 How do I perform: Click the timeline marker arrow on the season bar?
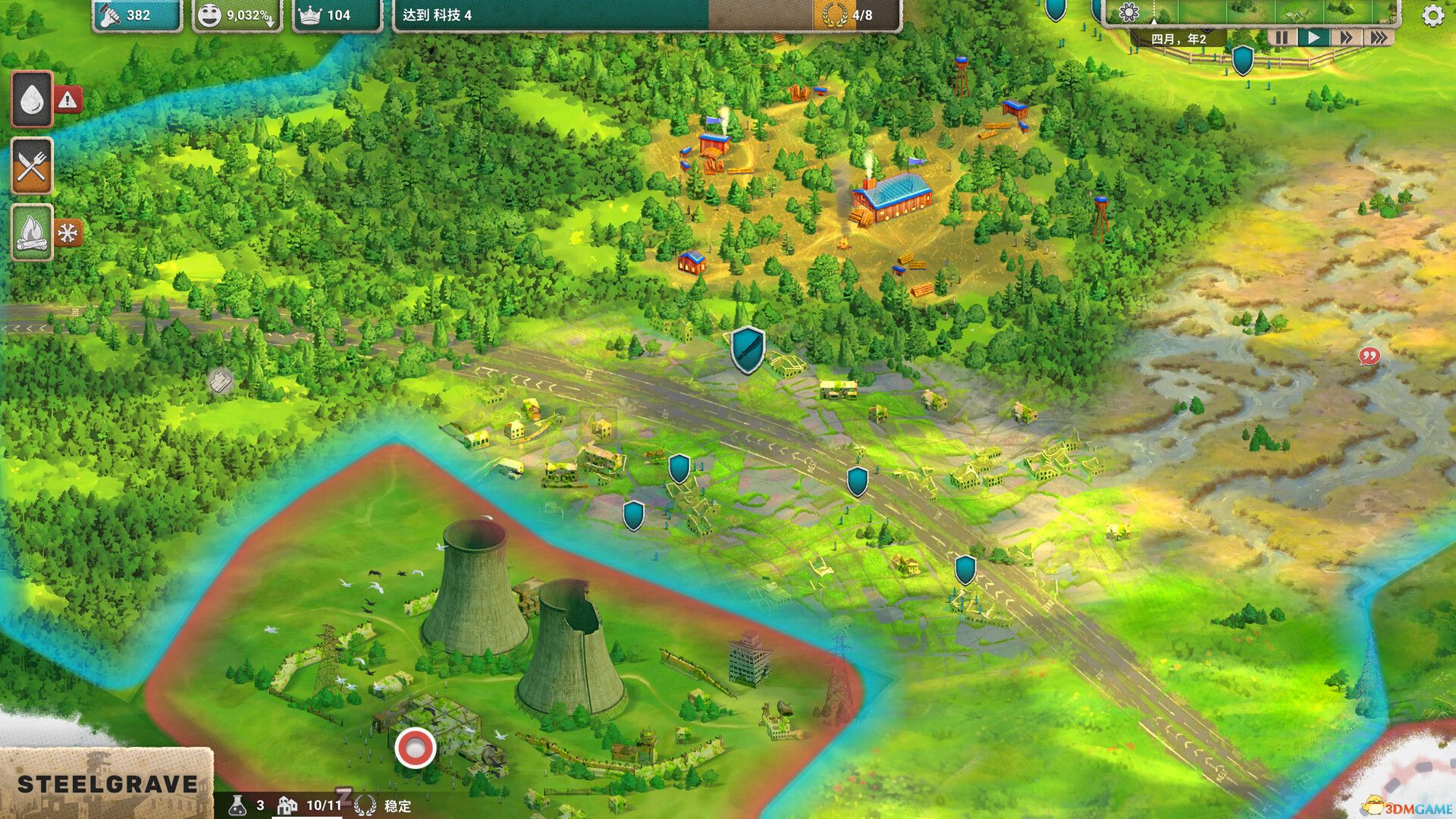pyautogui.click(x=1155, y=21)
